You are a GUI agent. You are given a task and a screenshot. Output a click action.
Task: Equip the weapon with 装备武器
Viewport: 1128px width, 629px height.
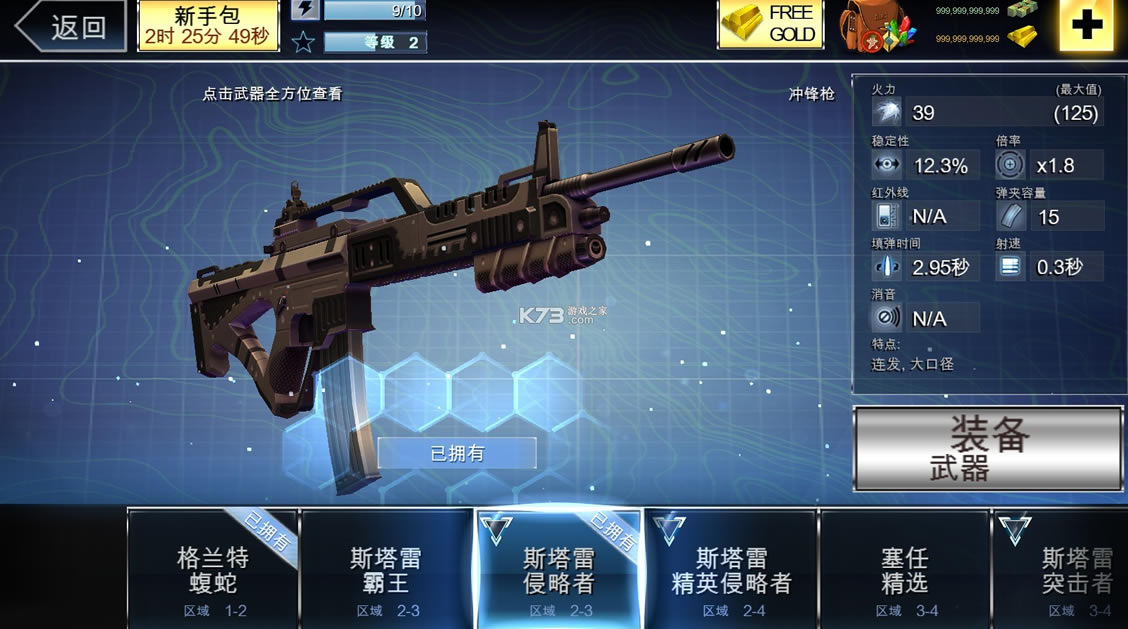point(988,449)
